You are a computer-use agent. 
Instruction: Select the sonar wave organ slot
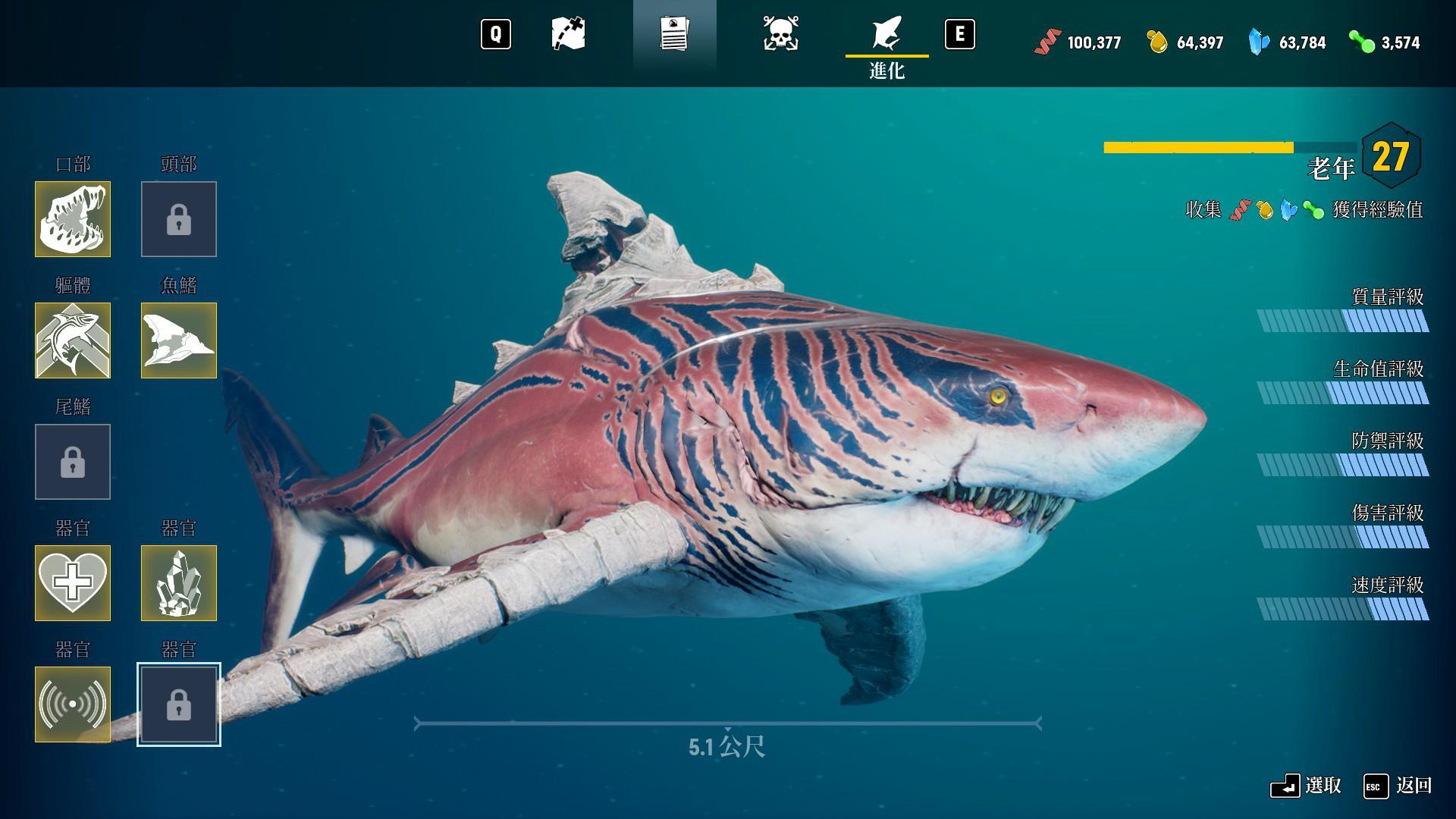pyautogui.click(x=73, y=704)
